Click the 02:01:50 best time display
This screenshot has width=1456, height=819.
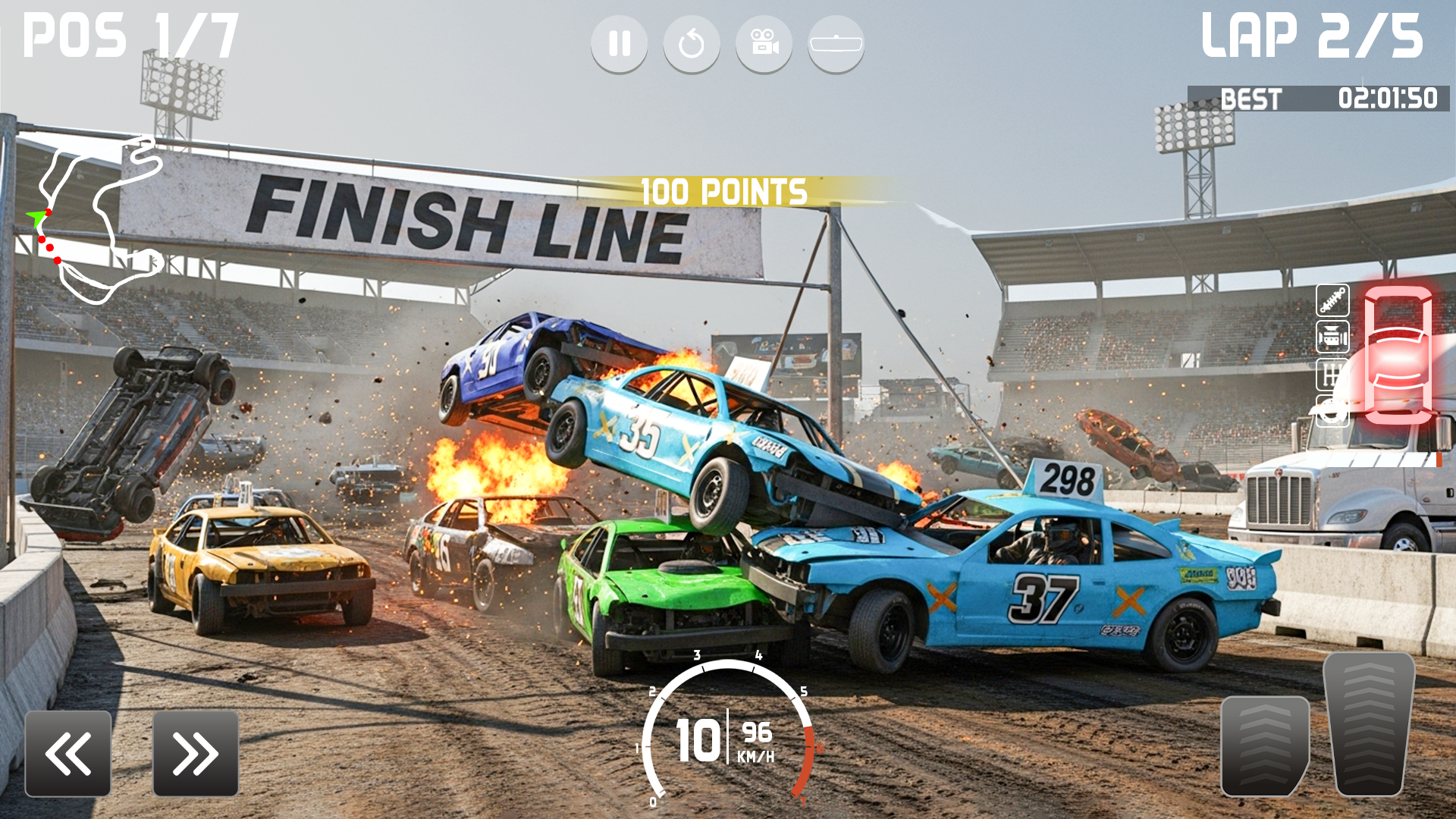tap(1388, 97)
